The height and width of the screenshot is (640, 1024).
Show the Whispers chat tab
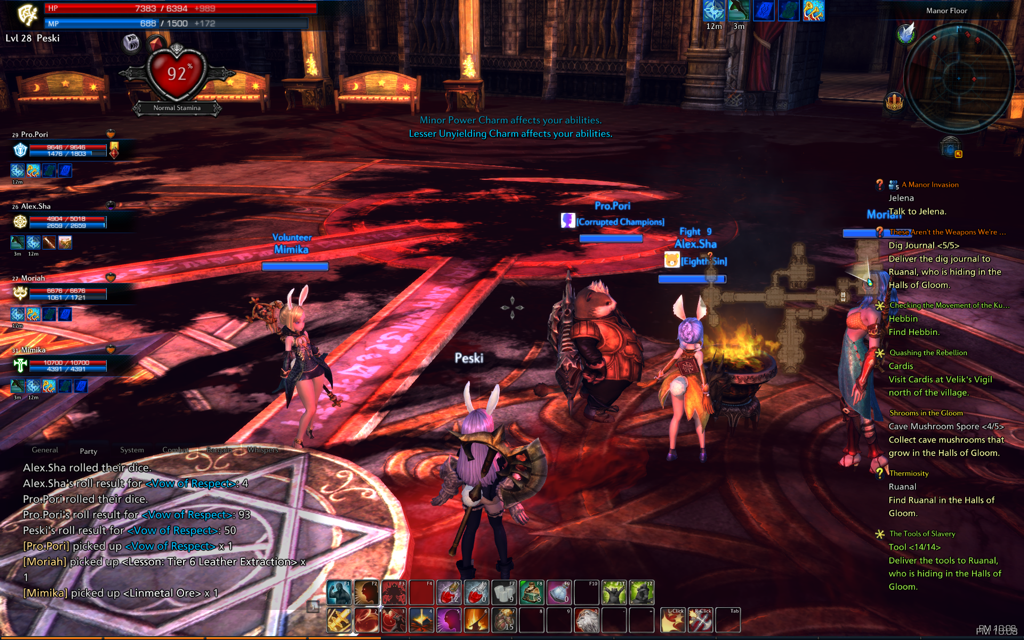[x=262, y=451]
